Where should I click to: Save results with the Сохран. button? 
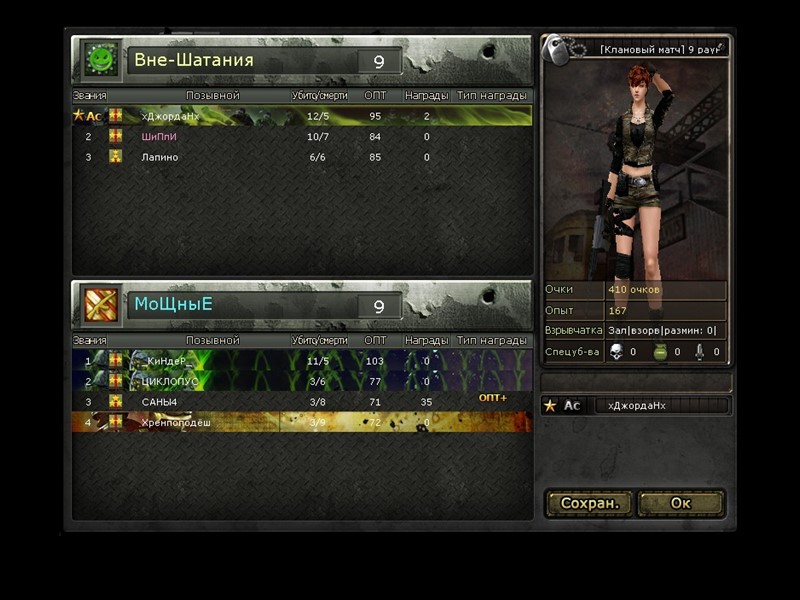point(590,503)
